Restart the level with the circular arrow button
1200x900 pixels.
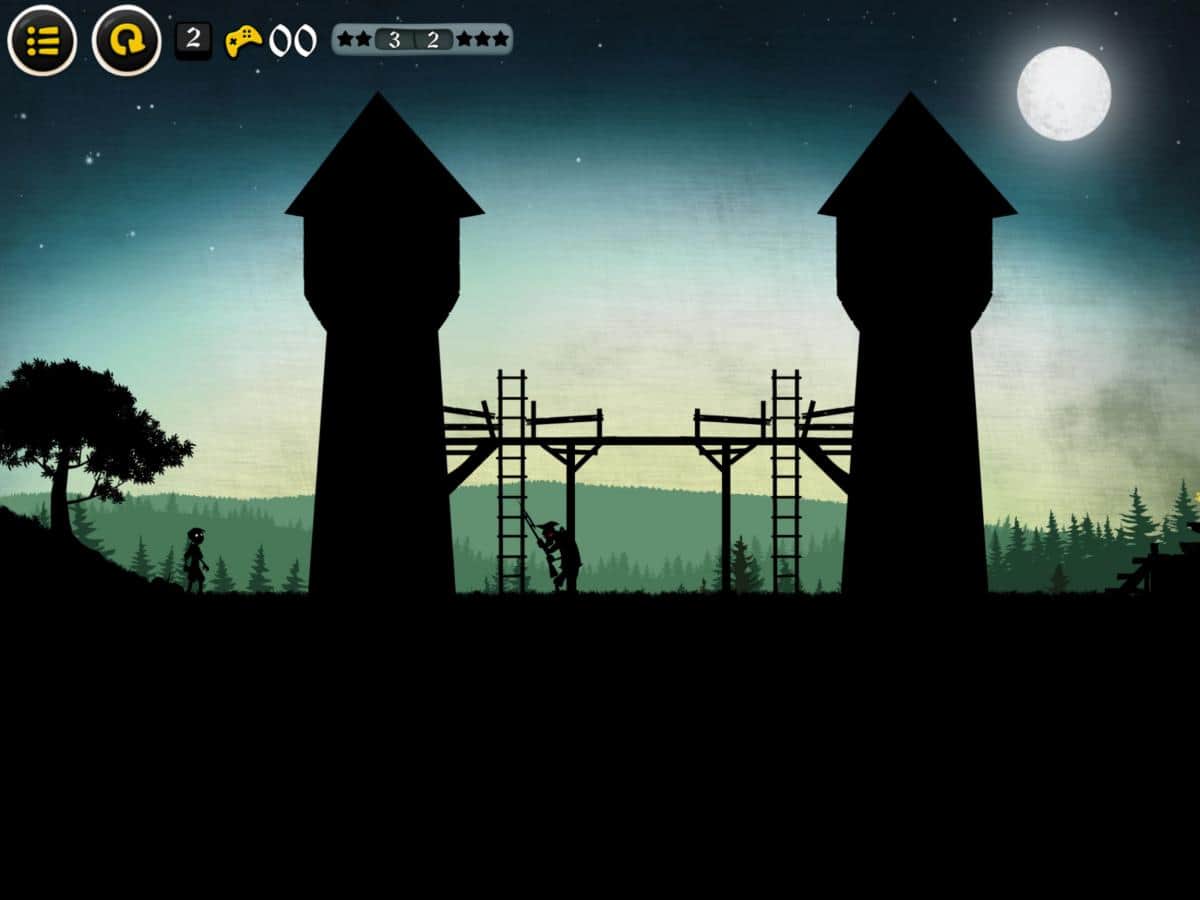(x=127, y=41)
